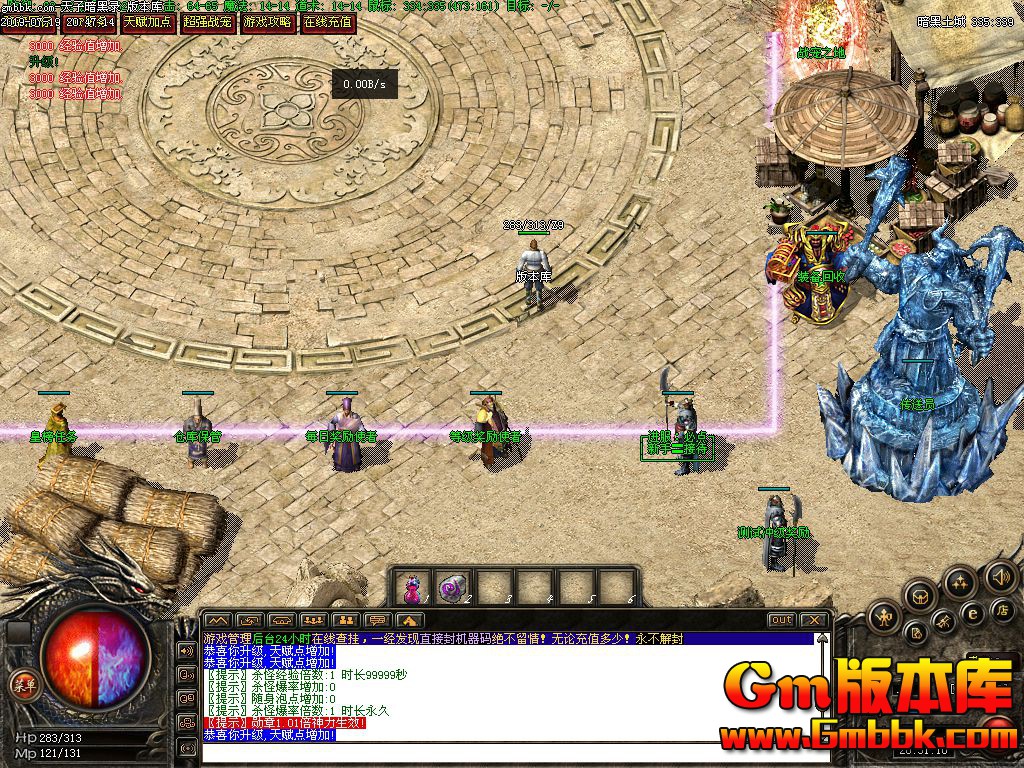Image resolution: width=1024 pixels, height=768 pixels.
Task: Toggle sound with the round speaker icon
Action: pyautogui.click(x=1000, y=576)
